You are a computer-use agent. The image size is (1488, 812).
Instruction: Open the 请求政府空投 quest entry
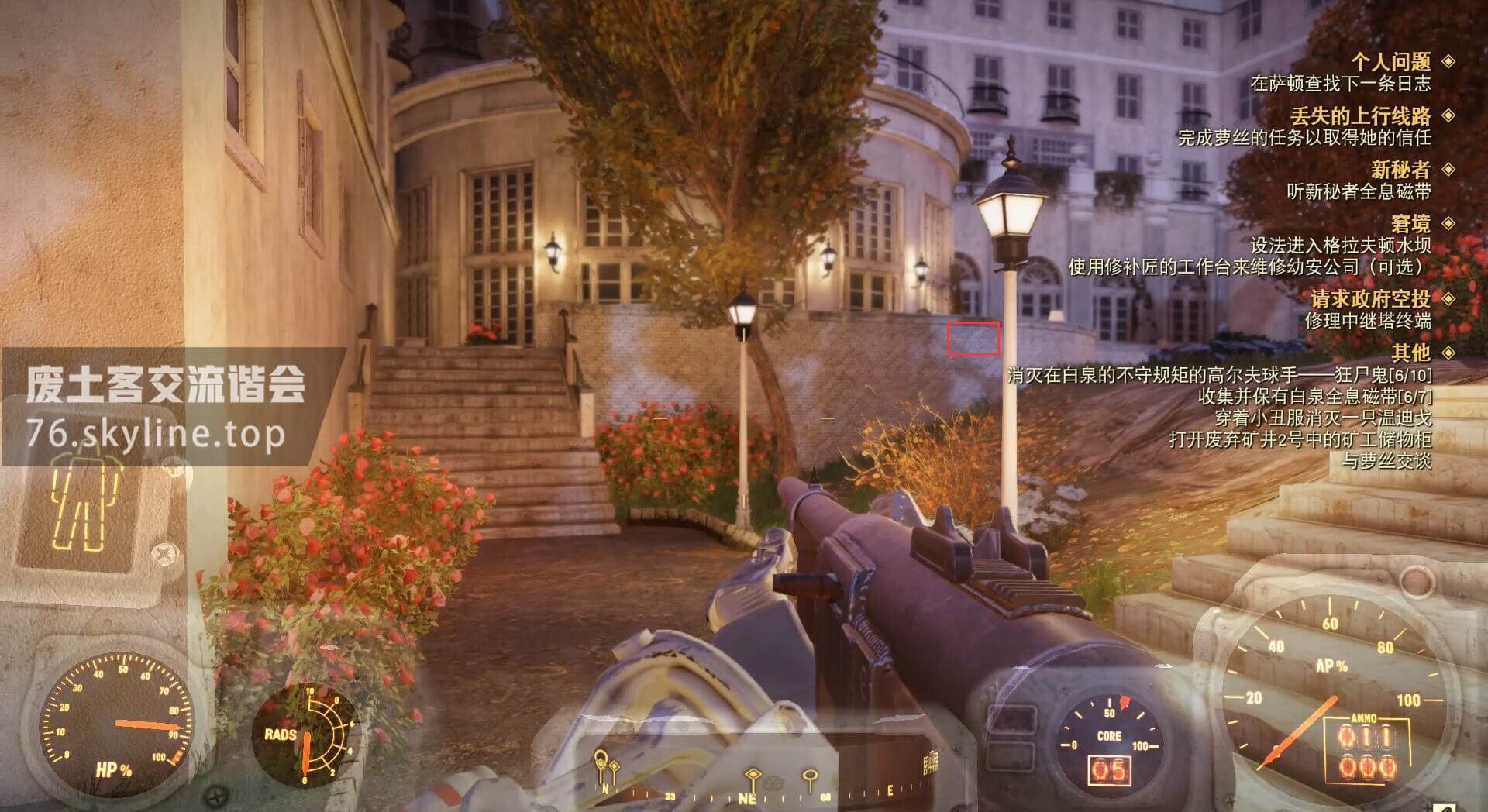click(1370, 298)
